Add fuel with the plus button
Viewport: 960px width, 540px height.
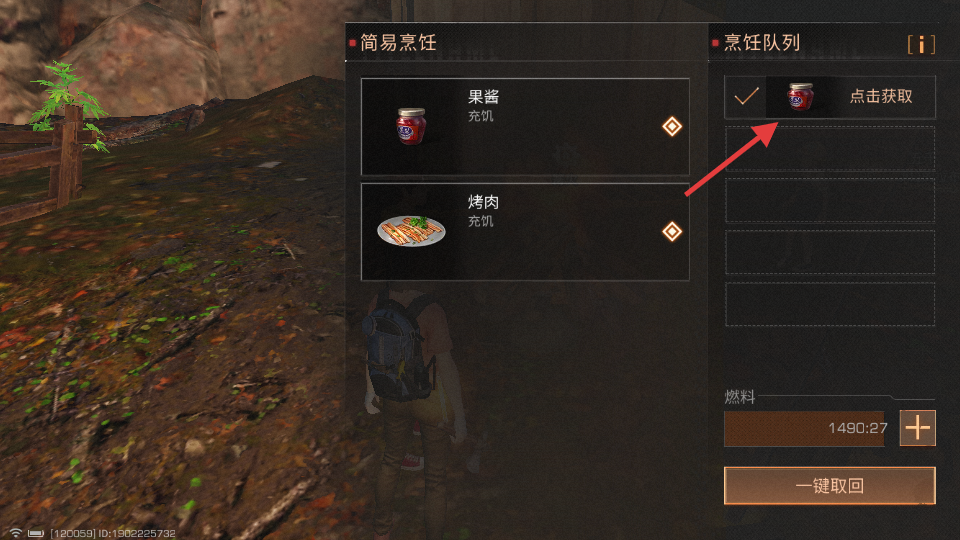pos(917,428)
